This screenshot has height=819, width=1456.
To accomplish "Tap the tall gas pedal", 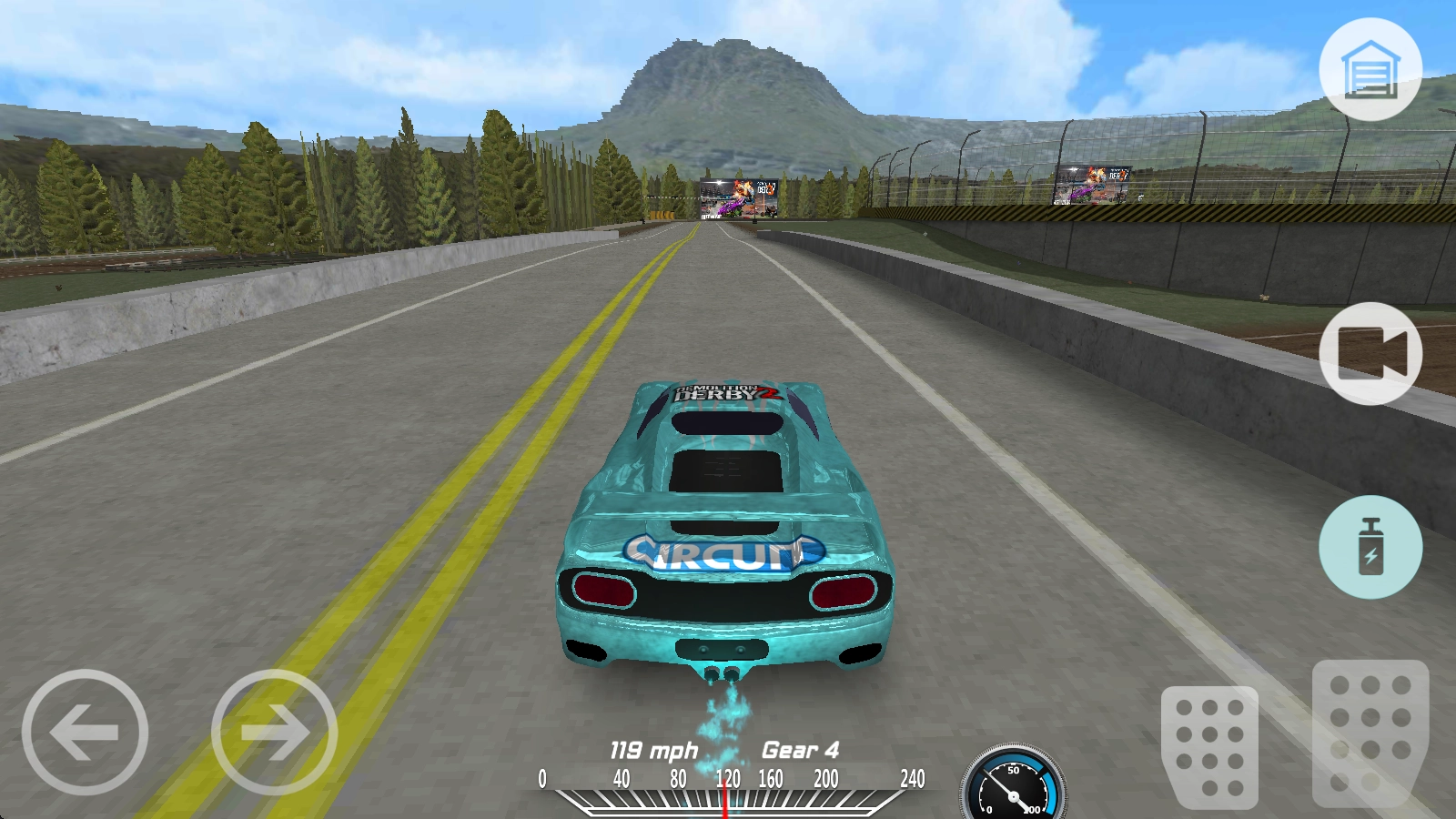I will pyautogui.click(x=1370, y=733).
